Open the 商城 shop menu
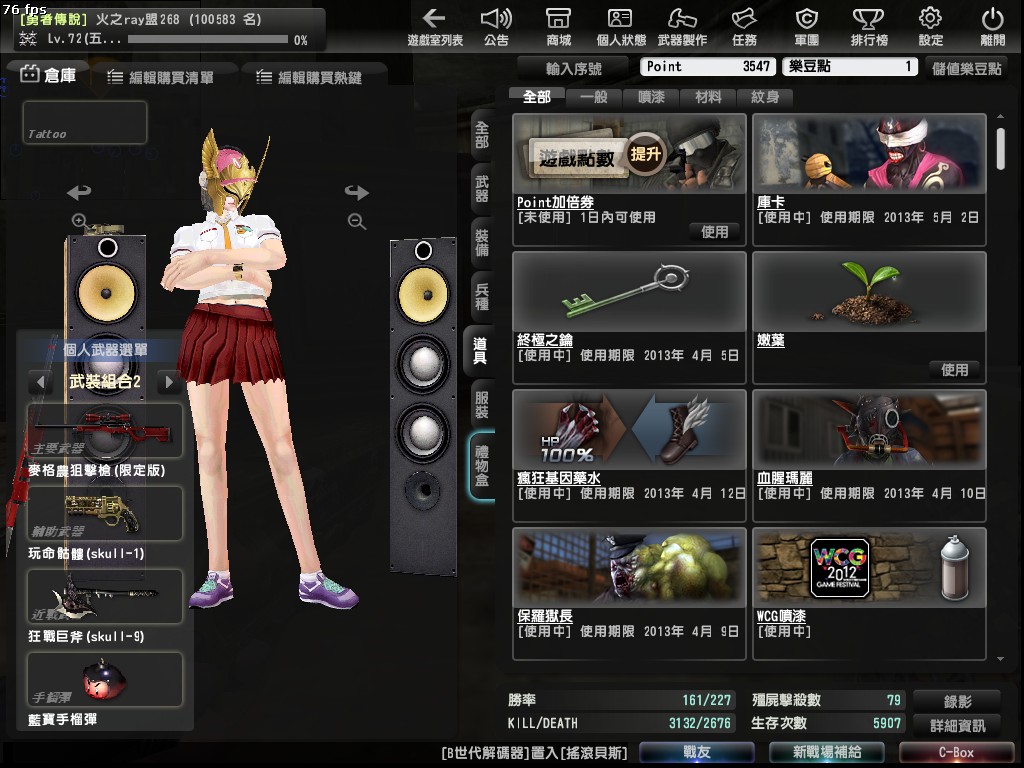Viewport: 1024px width, 768px height. pos(558,27)
